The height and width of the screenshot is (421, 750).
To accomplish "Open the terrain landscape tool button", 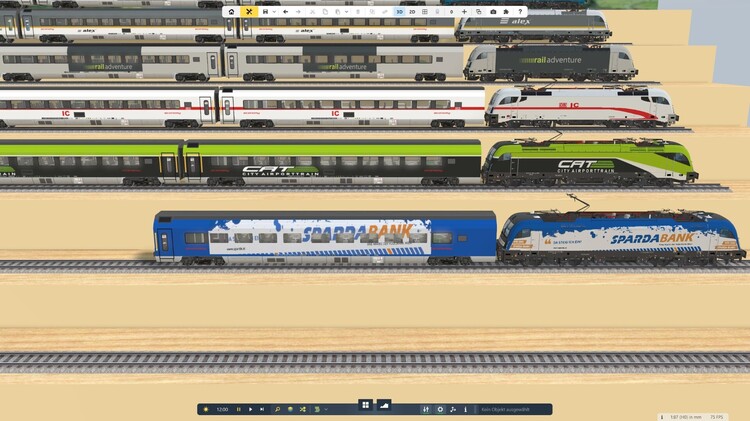I will tap(384, 405).
